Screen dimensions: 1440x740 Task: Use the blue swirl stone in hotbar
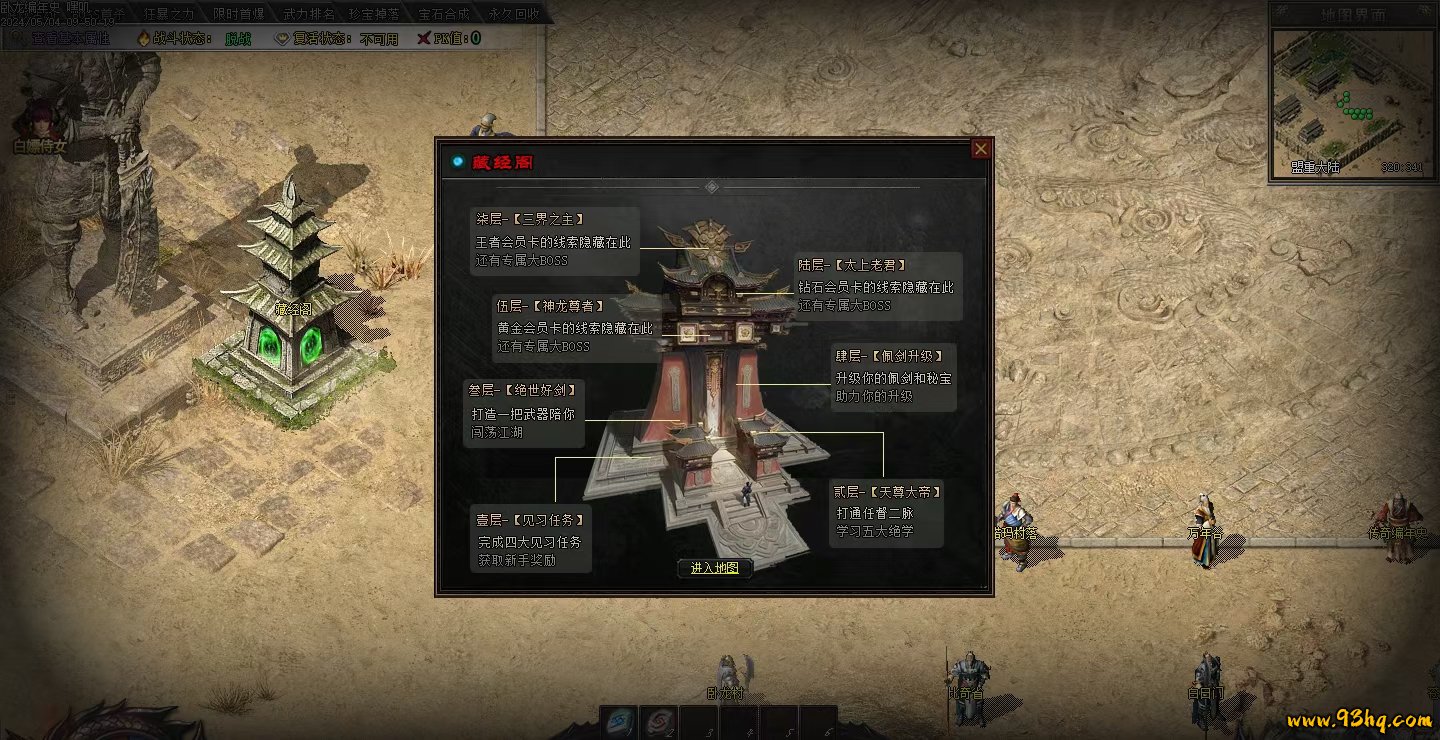tap(619, 722)
